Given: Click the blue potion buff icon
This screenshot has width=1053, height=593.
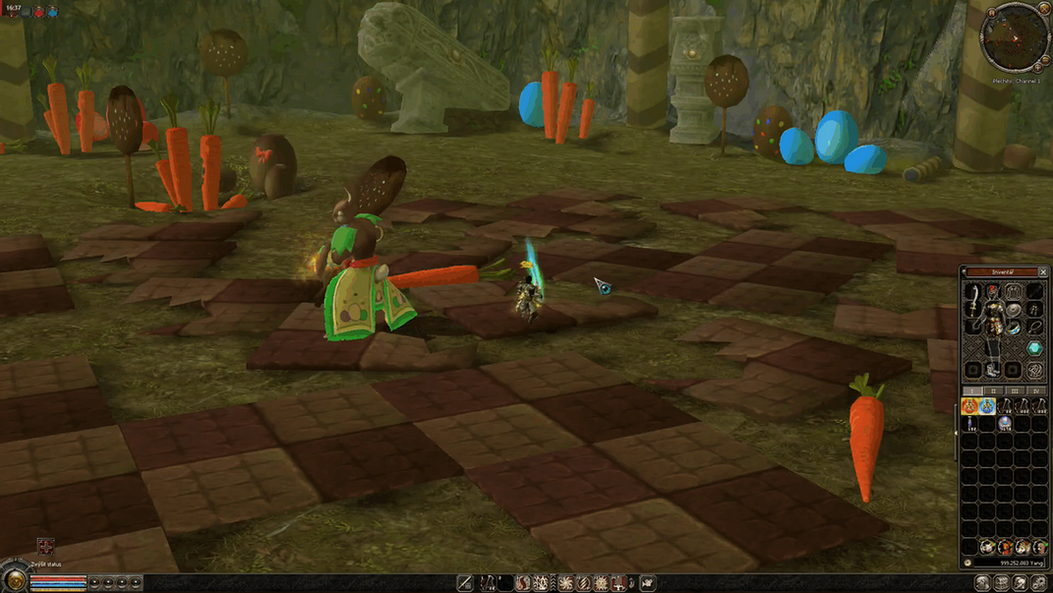Looking at the screenshot, I should [x=52, y=12].
